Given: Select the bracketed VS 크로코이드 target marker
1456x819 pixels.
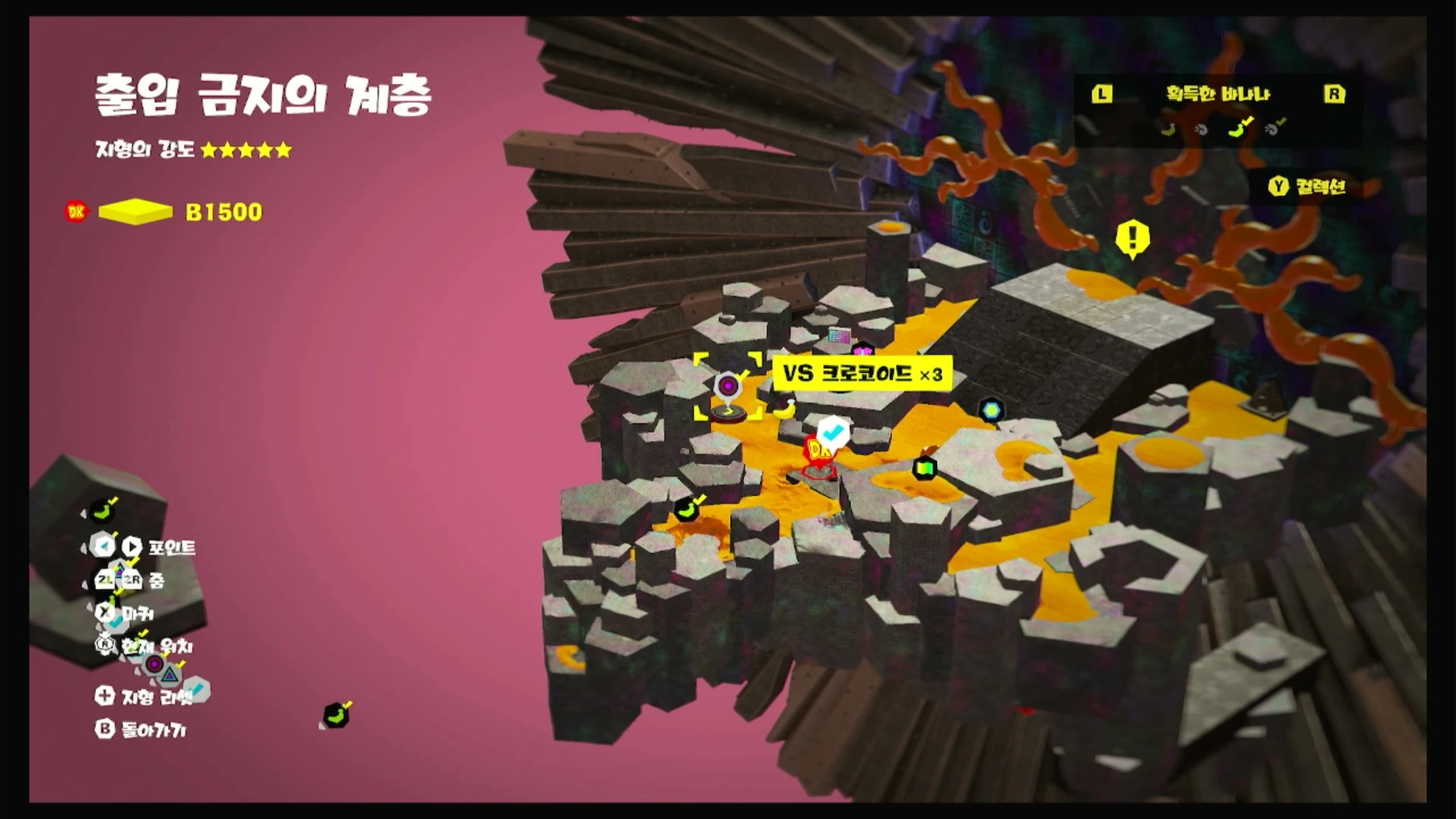Looking at the screenshot, I should coord(727,387).
